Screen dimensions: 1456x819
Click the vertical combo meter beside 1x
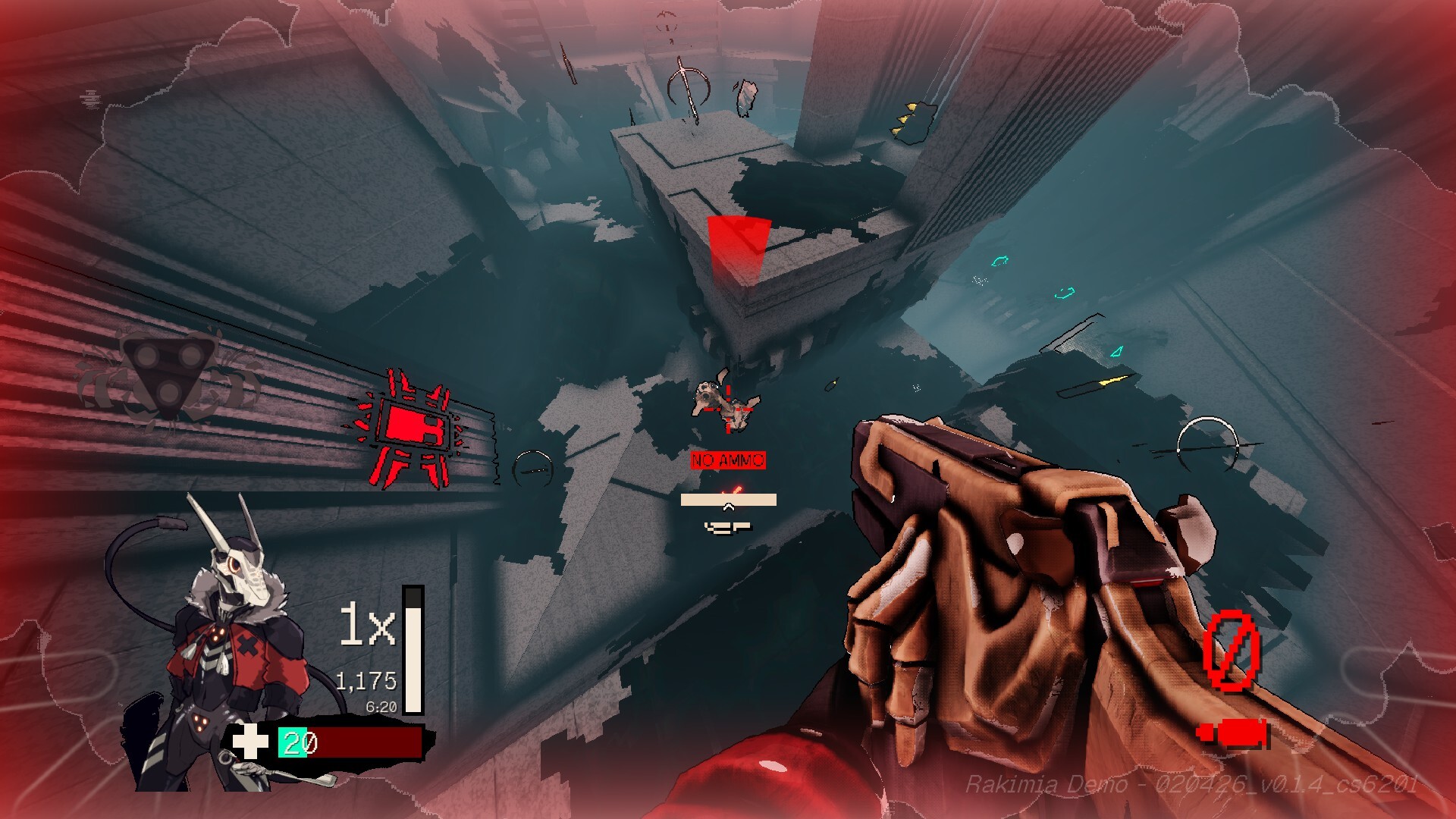click(412, 652)
